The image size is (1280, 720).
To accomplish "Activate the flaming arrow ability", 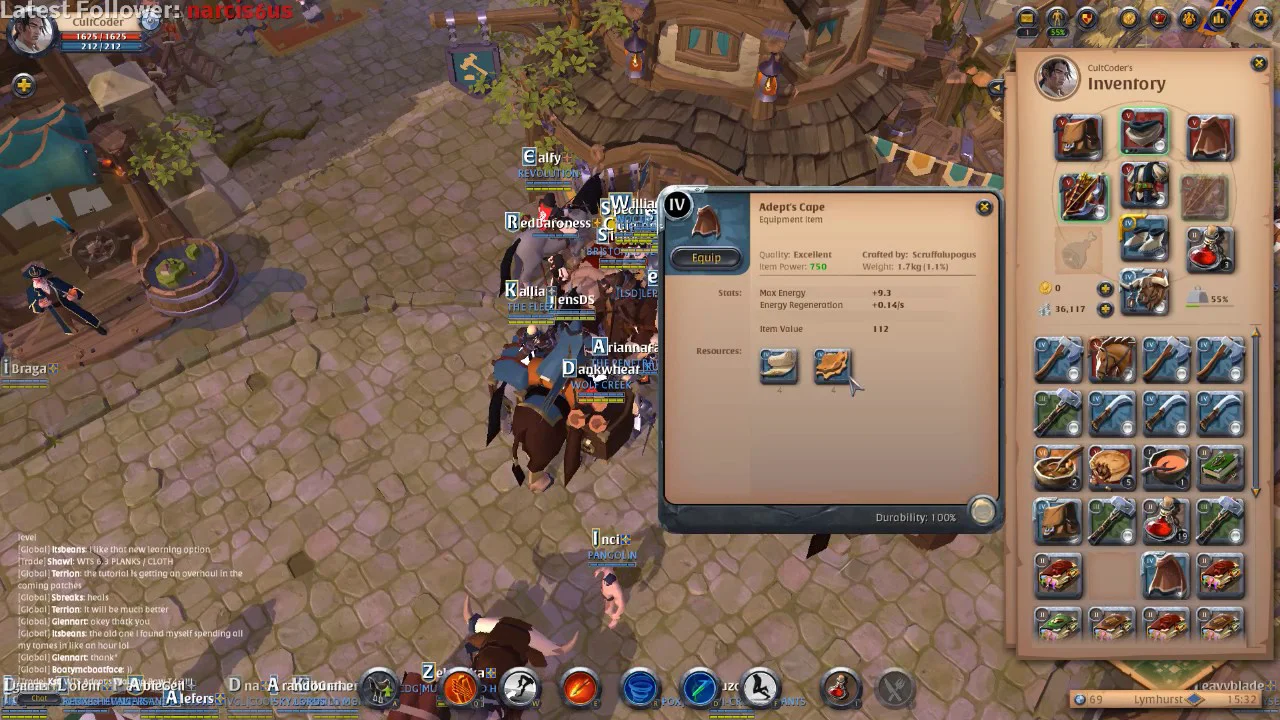I will click(x=580, y=688).
